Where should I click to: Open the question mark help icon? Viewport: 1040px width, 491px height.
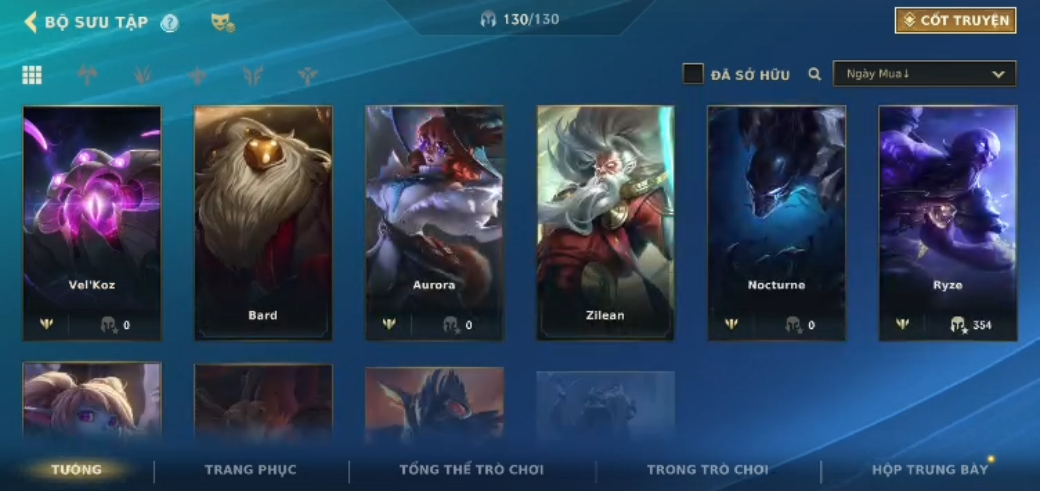(170, 23)
